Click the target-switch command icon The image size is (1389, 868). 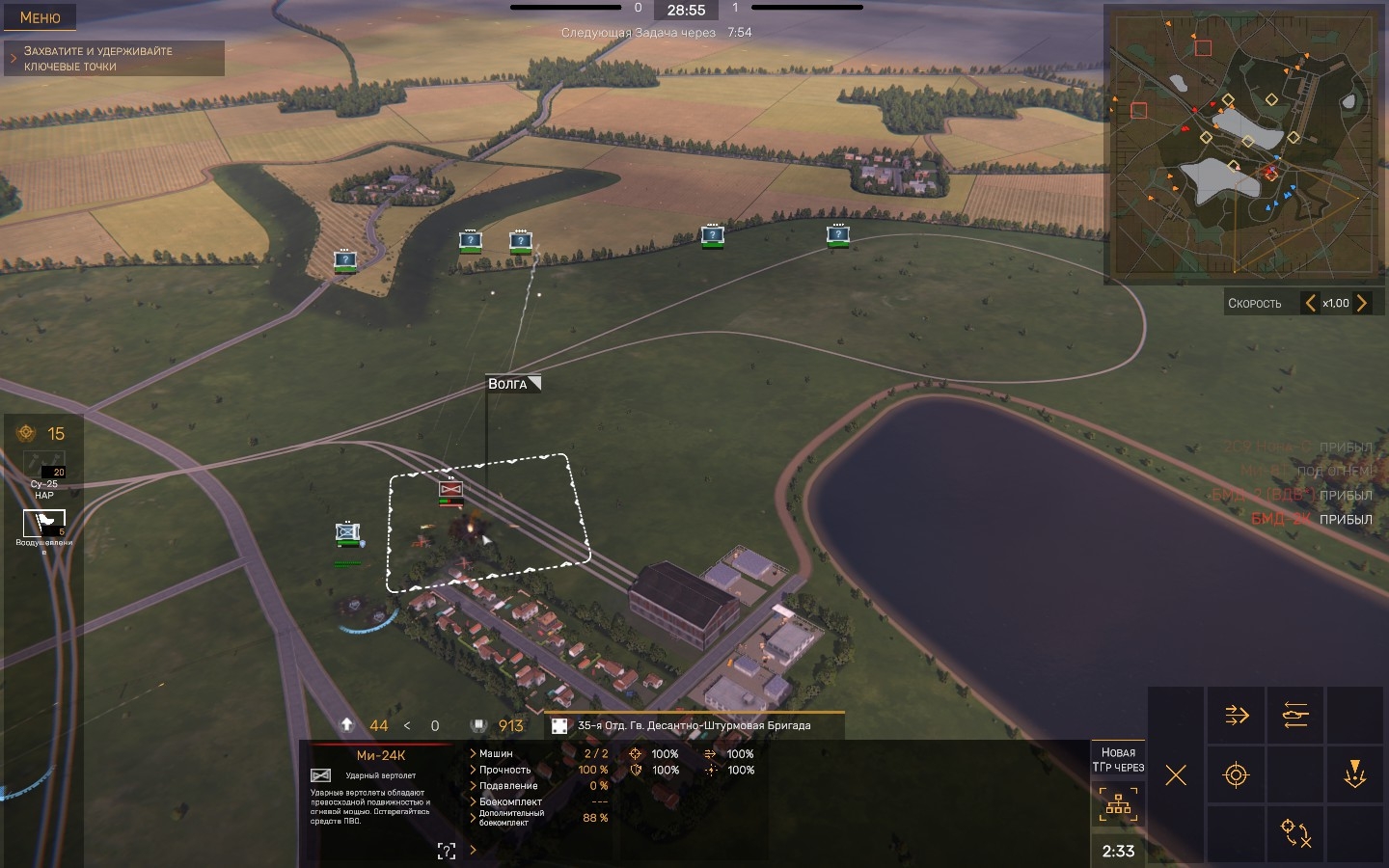coord(1295,833)
